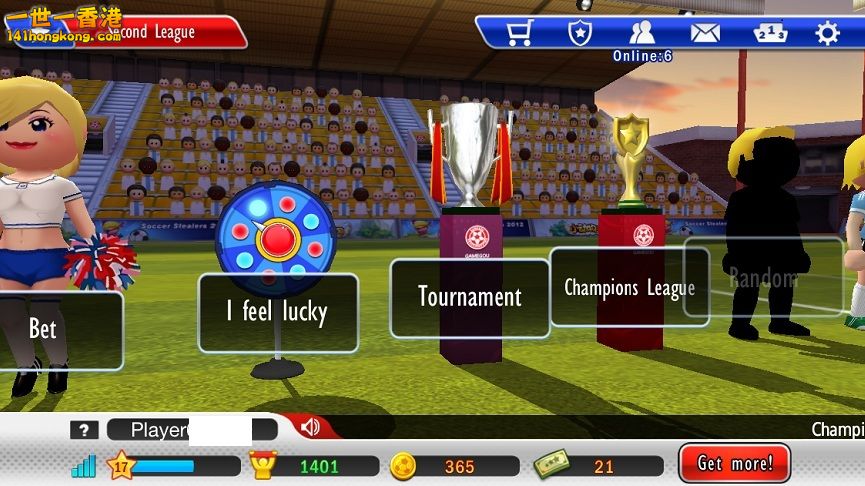Enter the Tournament mode
The image size is (865, 486).
tap(470, 297)
